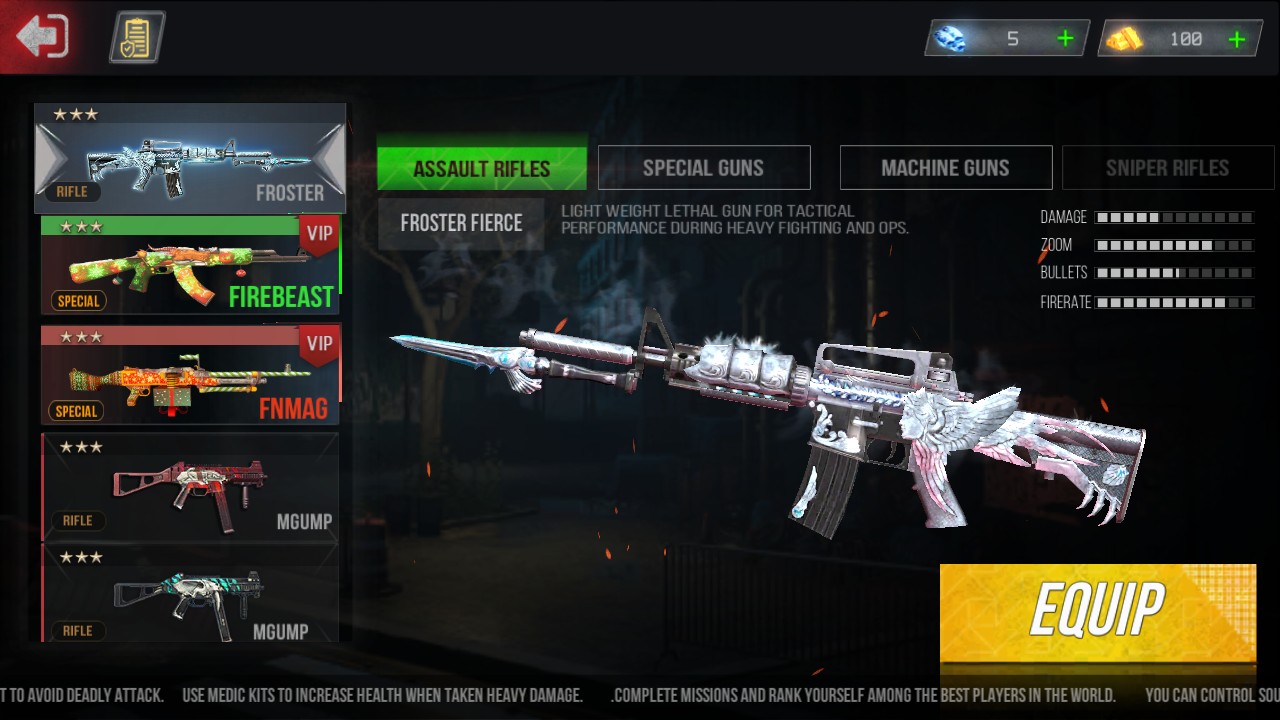Image resolution: width=1280 pixels, height=720 pixels.
Task: Buy more gold bars via plus button
Action: pyautogui.click(x=1237, y=39)
